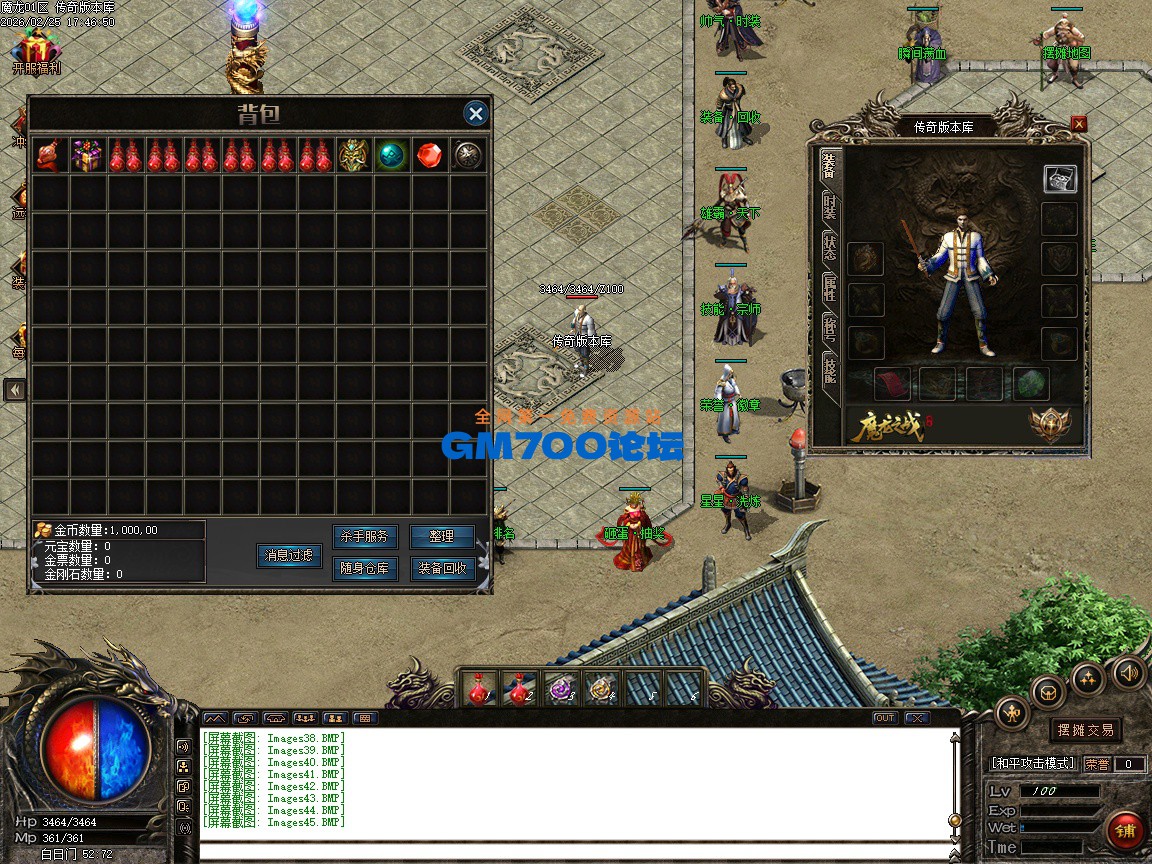
Task: Open 装备回收 equipment recycling
Action: 442,569
